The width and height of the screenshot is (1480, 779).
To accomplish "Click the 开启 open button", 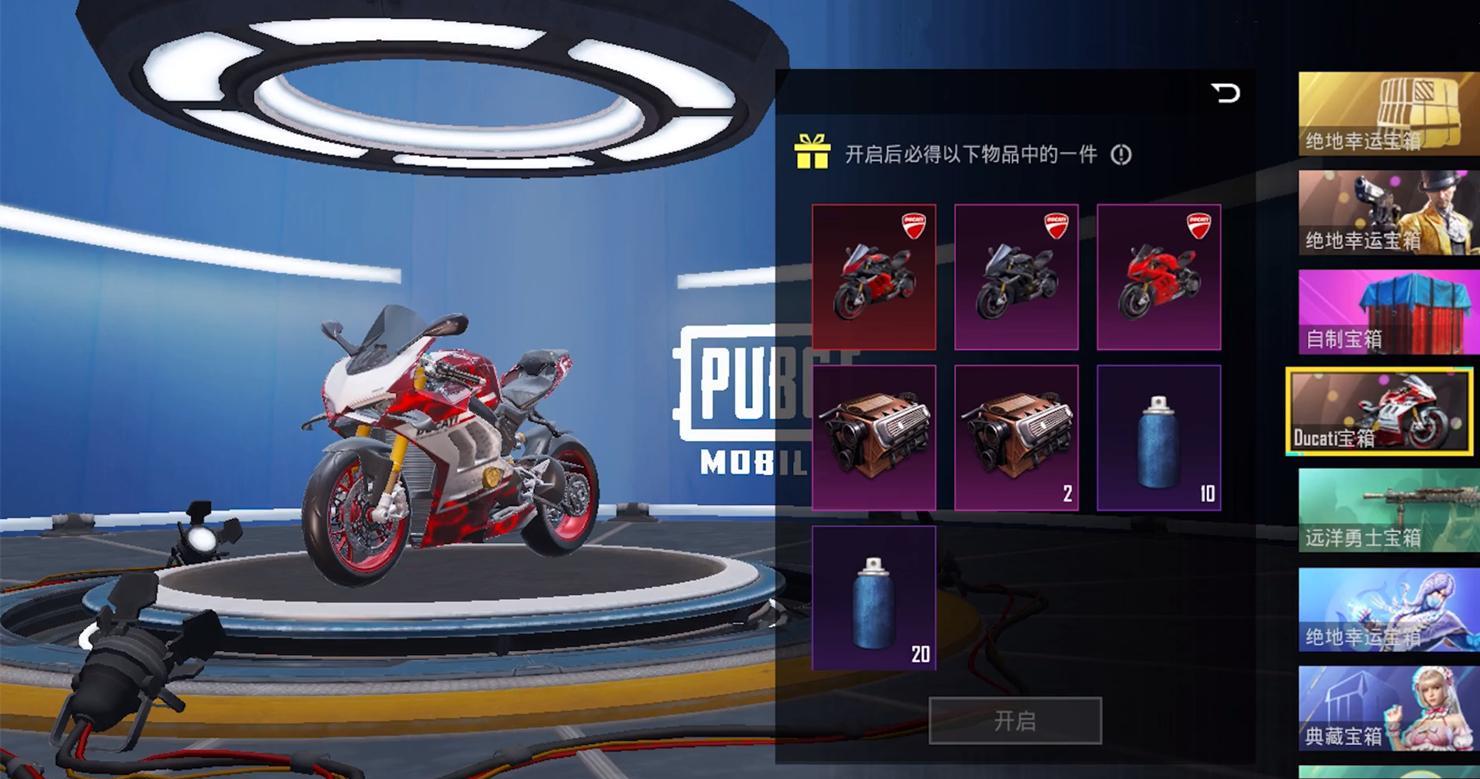I will [1015, 721].
